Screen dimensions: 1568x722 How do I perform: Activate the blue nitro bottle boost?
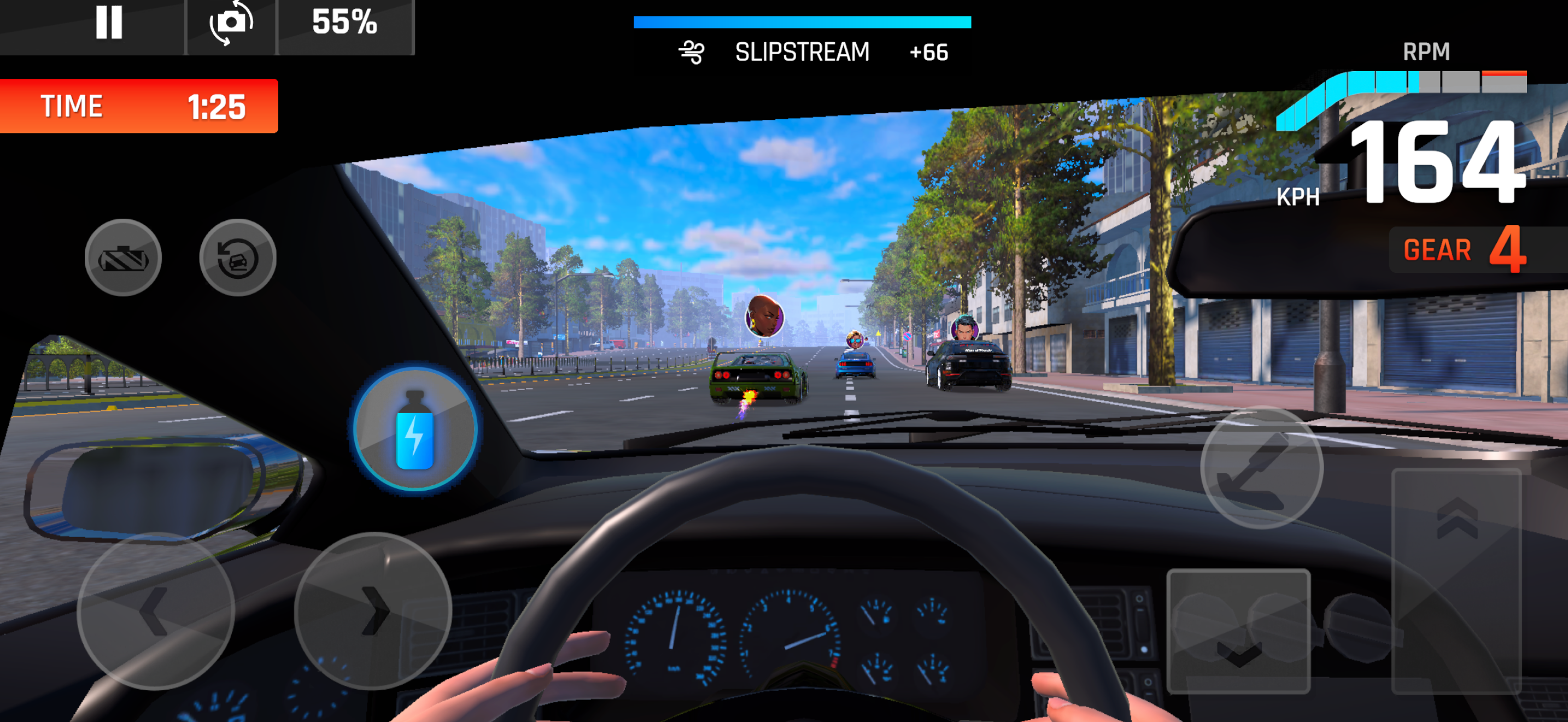(x=415, y=429)
